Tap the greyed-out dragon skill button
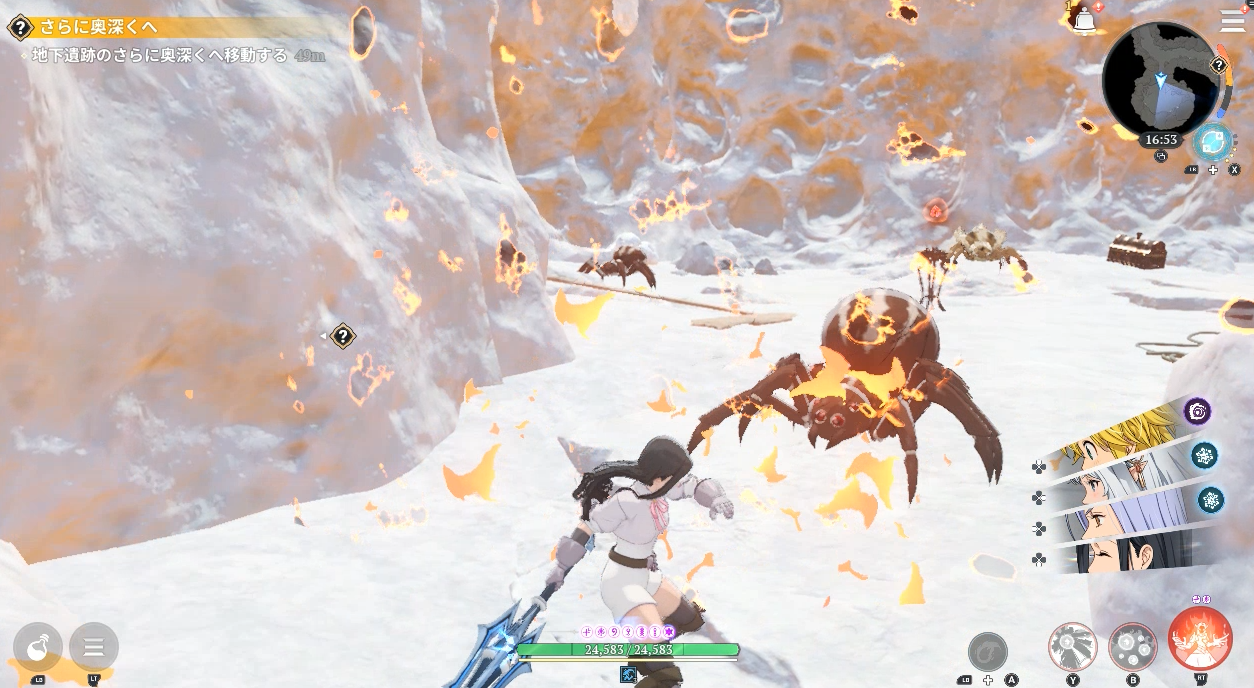This screenshot has height=688, width=1254. pyautogui.click(x=988, y=652)
